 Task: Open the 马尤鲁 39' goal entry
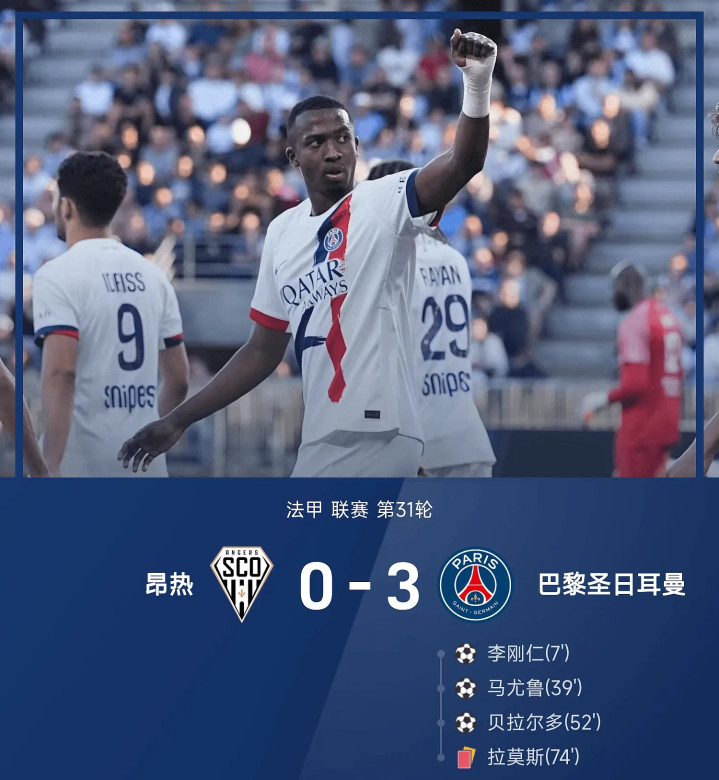(534, 688)
